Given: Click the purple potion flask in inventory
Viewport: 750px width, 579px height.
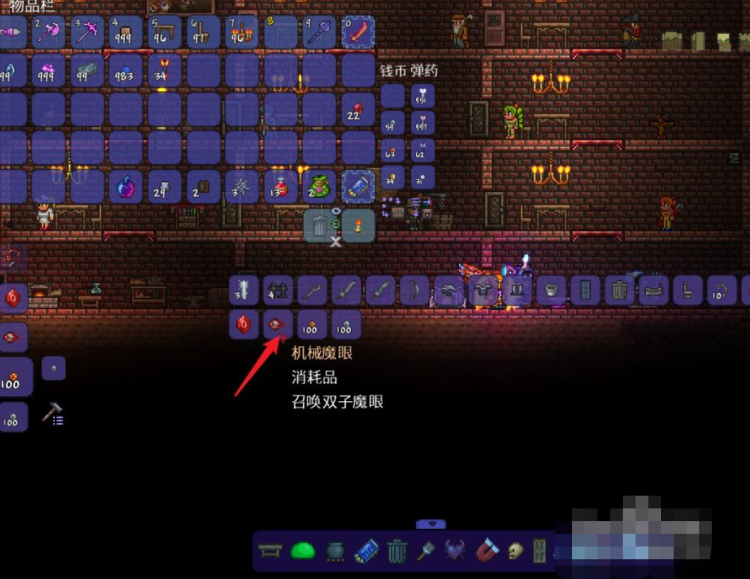Looking at the screenshot, I should click(x=126, y=187).
